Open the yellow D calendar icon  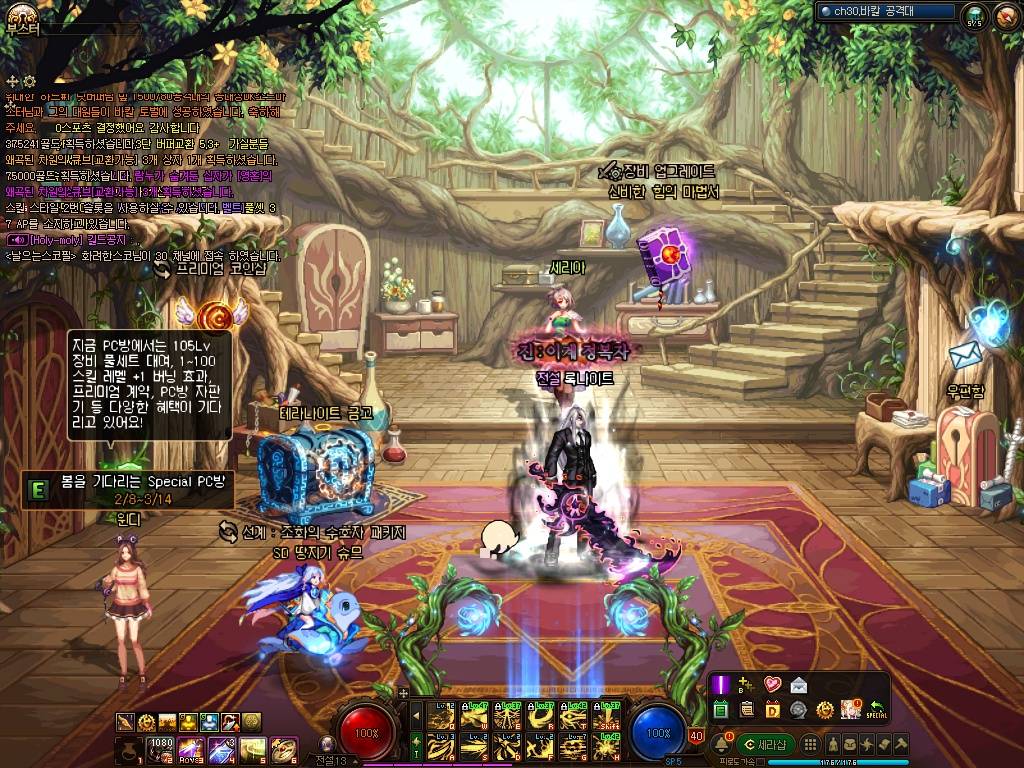tap(772, 709)
